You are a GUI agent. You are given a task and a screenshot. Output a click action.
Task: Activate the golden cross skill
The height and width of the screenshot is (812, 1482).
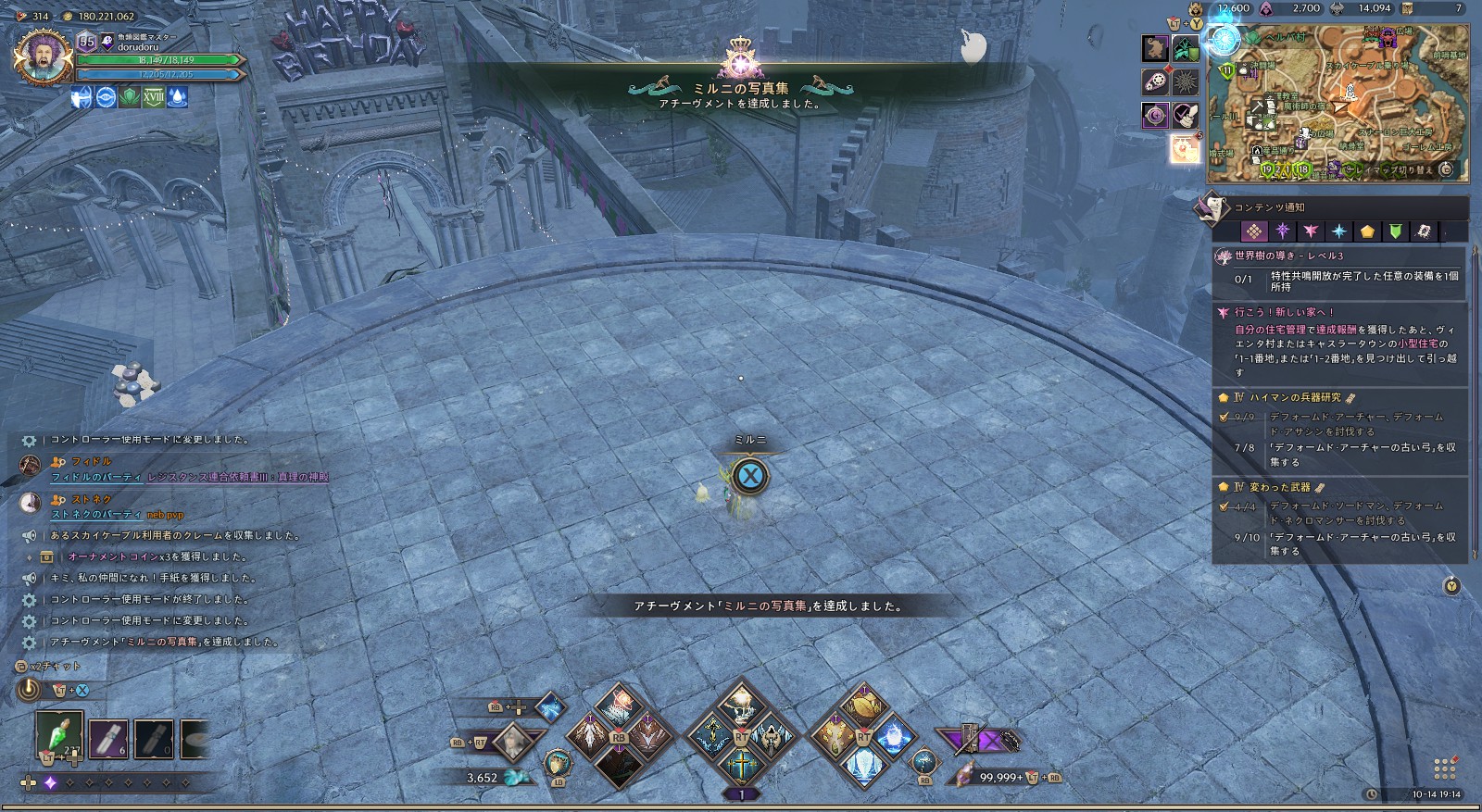point(741,768)
